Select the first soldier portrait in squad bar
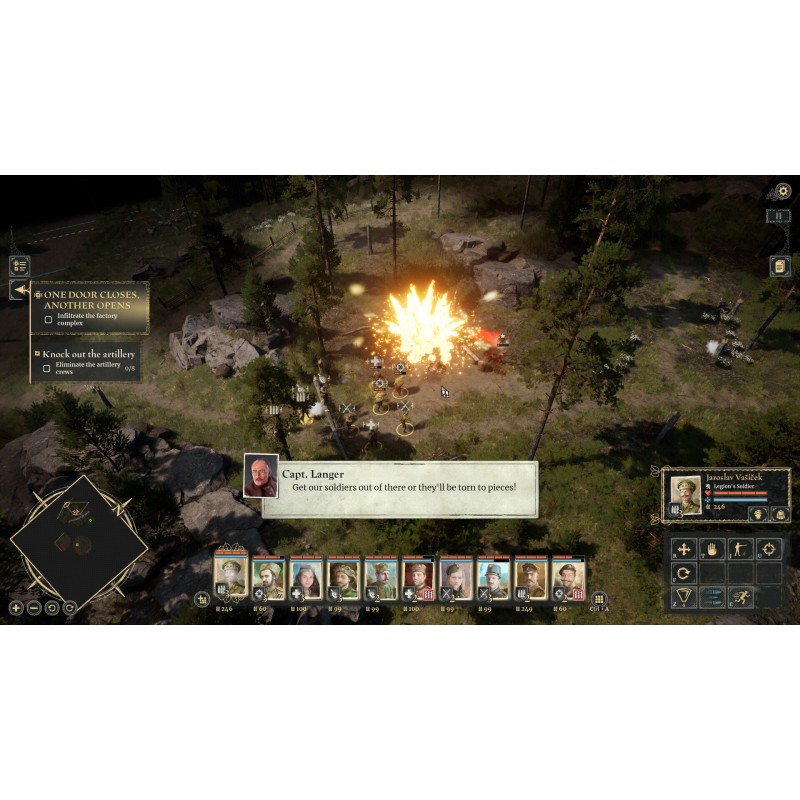Image resolution: width=800 pixels, height=800 pixels. coord(230,578)
